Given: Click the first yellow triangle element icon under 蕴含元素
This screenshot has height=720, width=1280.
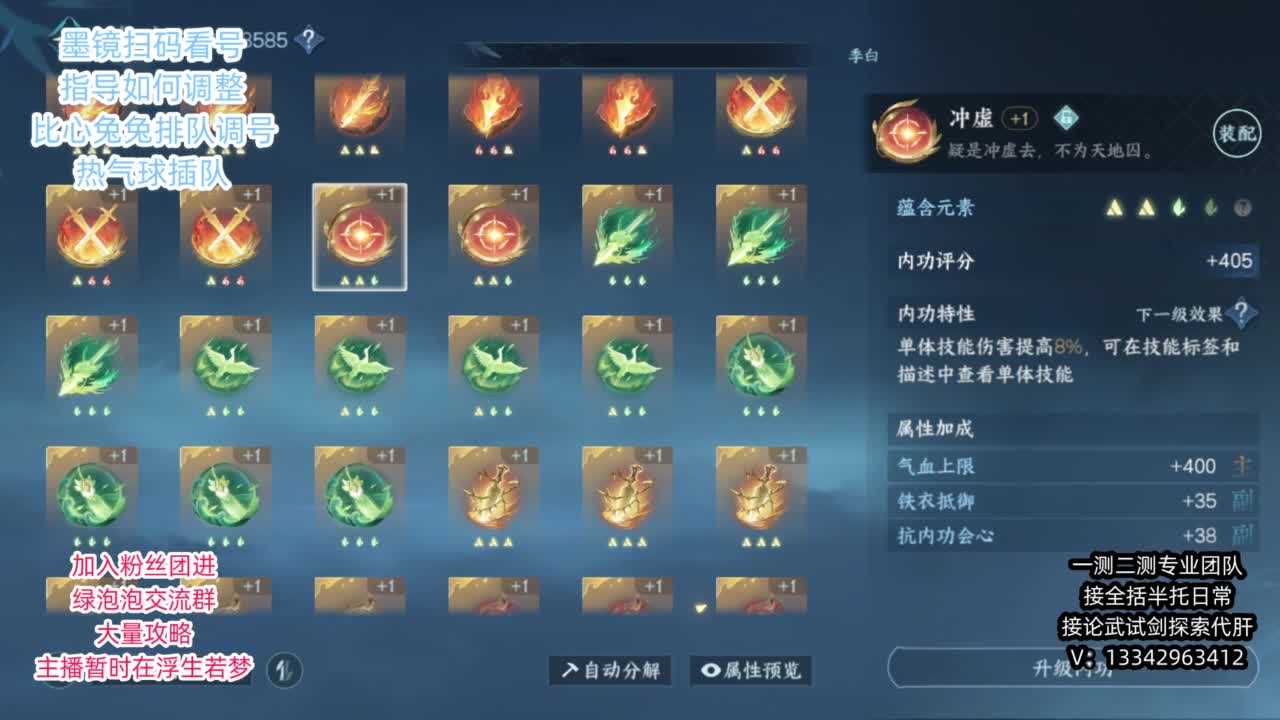Looking at the screenshot, I should 1115,205.
